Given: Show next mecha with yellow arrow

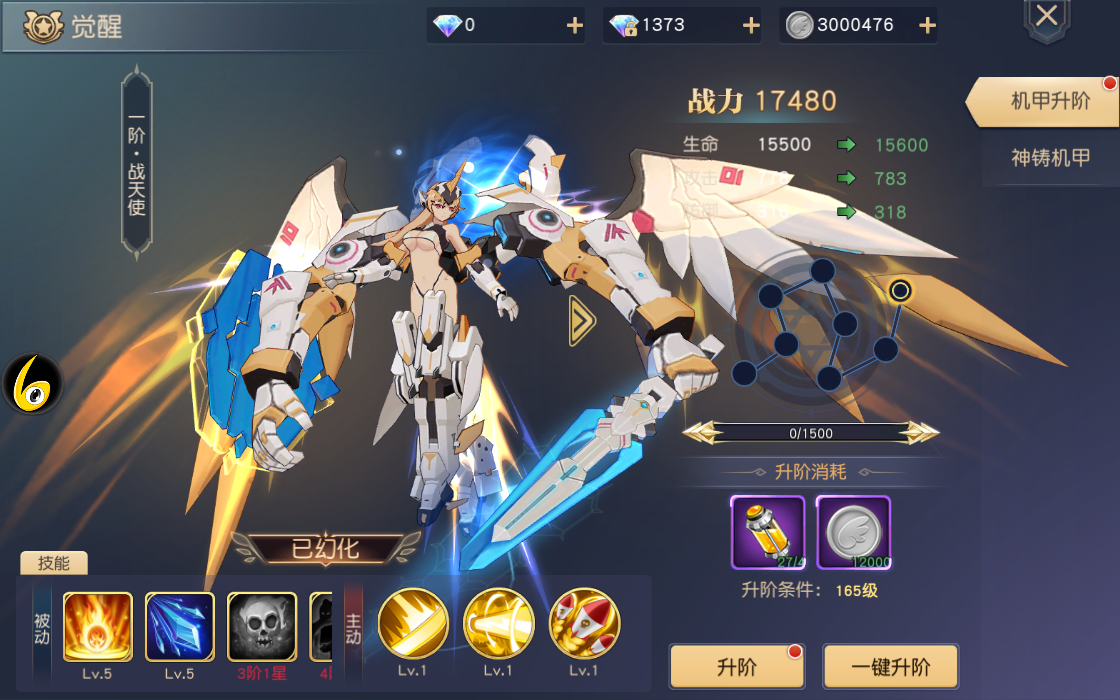Looking at the screenshot, I should coord(582,320).
